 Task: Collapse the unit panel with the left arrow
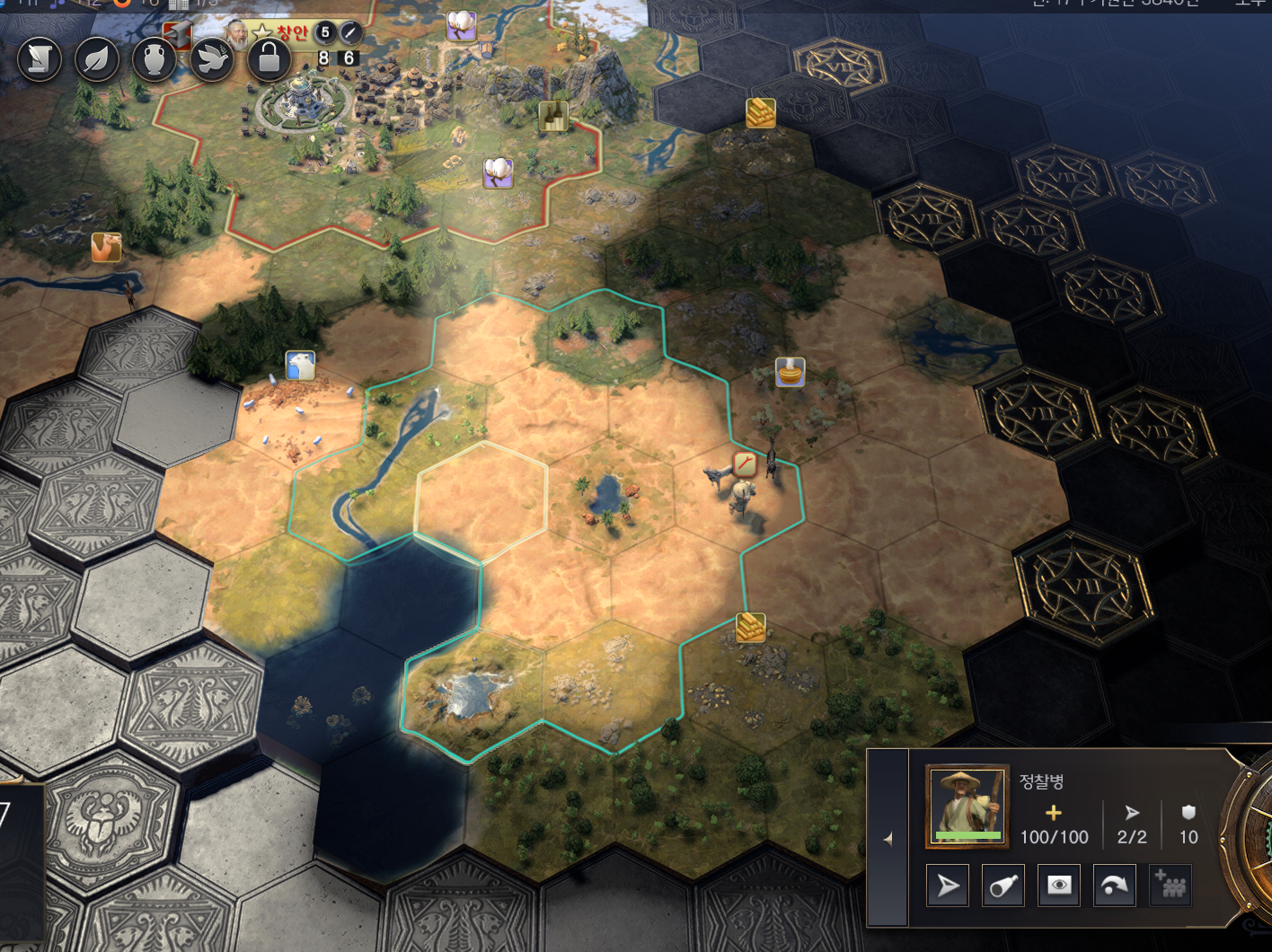pos(888,839)
